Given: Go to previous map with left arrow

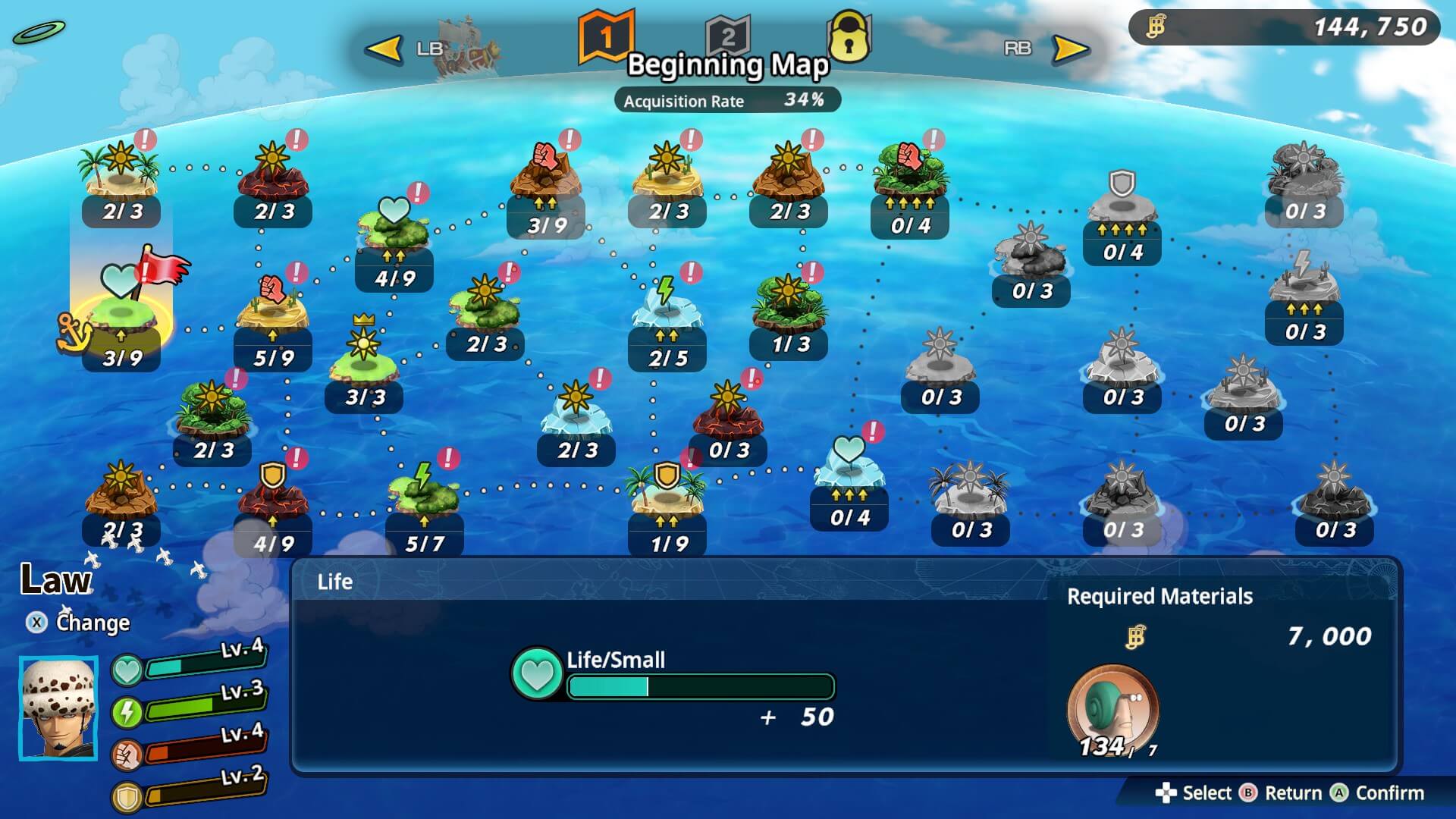Looking at the screenshot, I should point(384,49).
